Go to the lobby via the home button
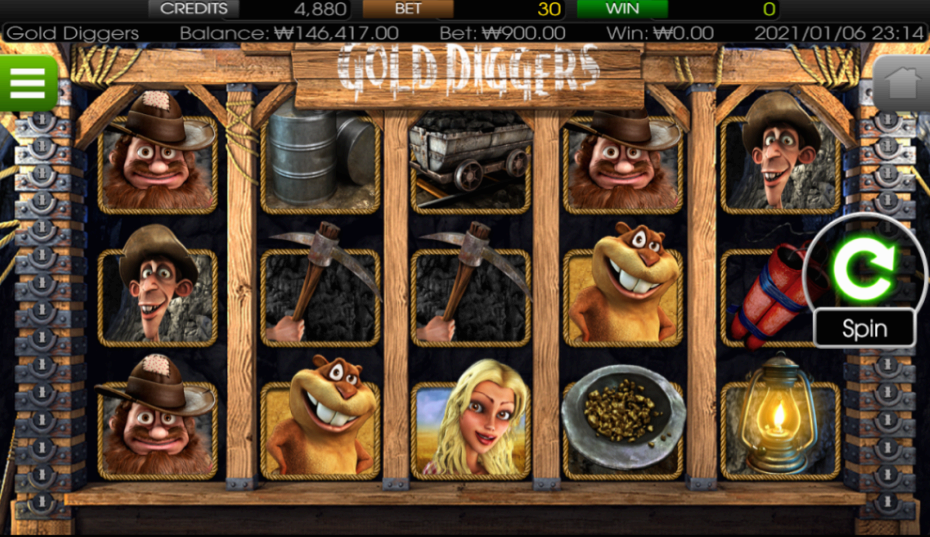Screen dimensions: 930x537 (902, 83)
